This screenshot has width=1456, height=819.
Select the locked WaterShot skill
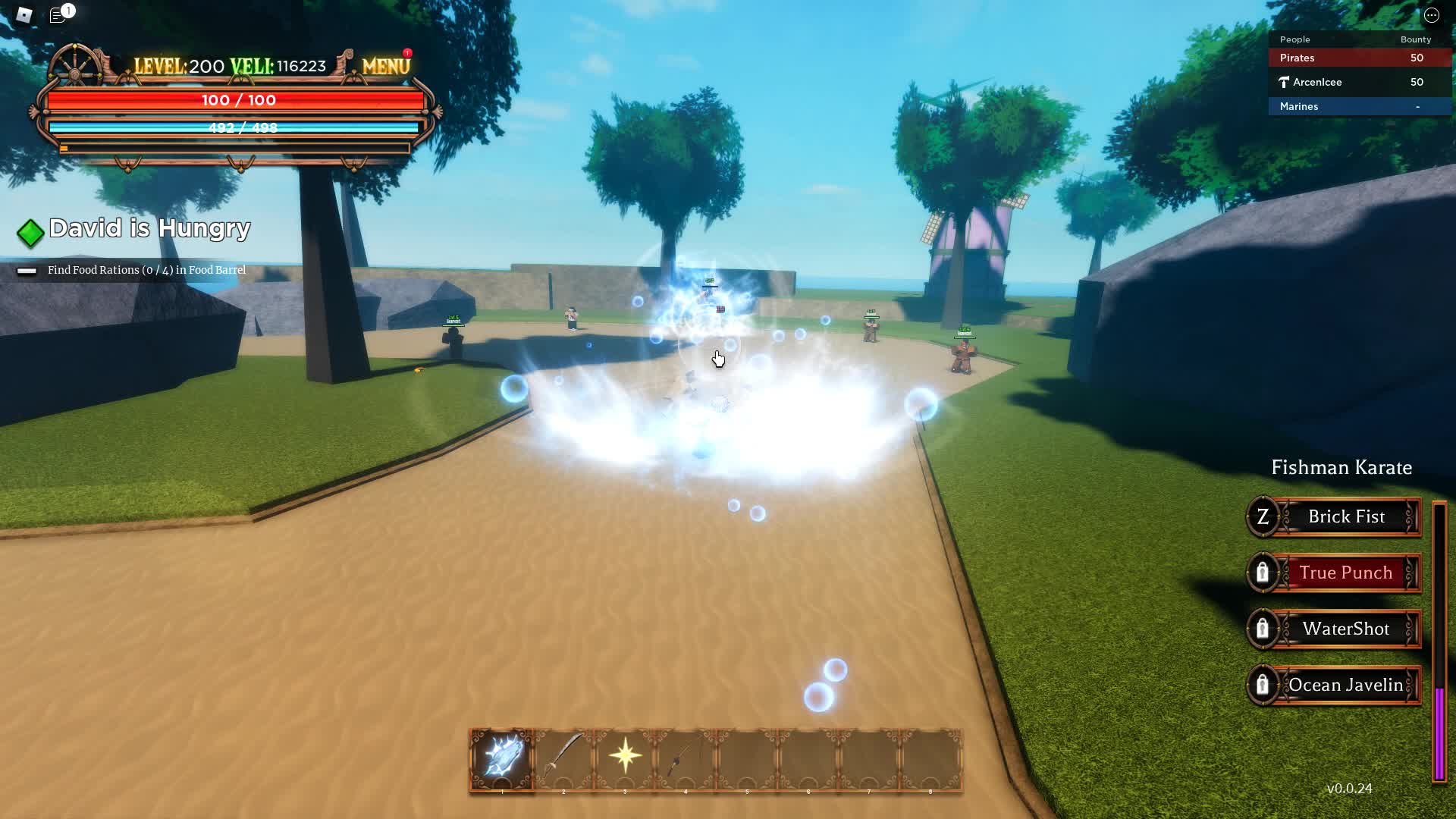1334,629
